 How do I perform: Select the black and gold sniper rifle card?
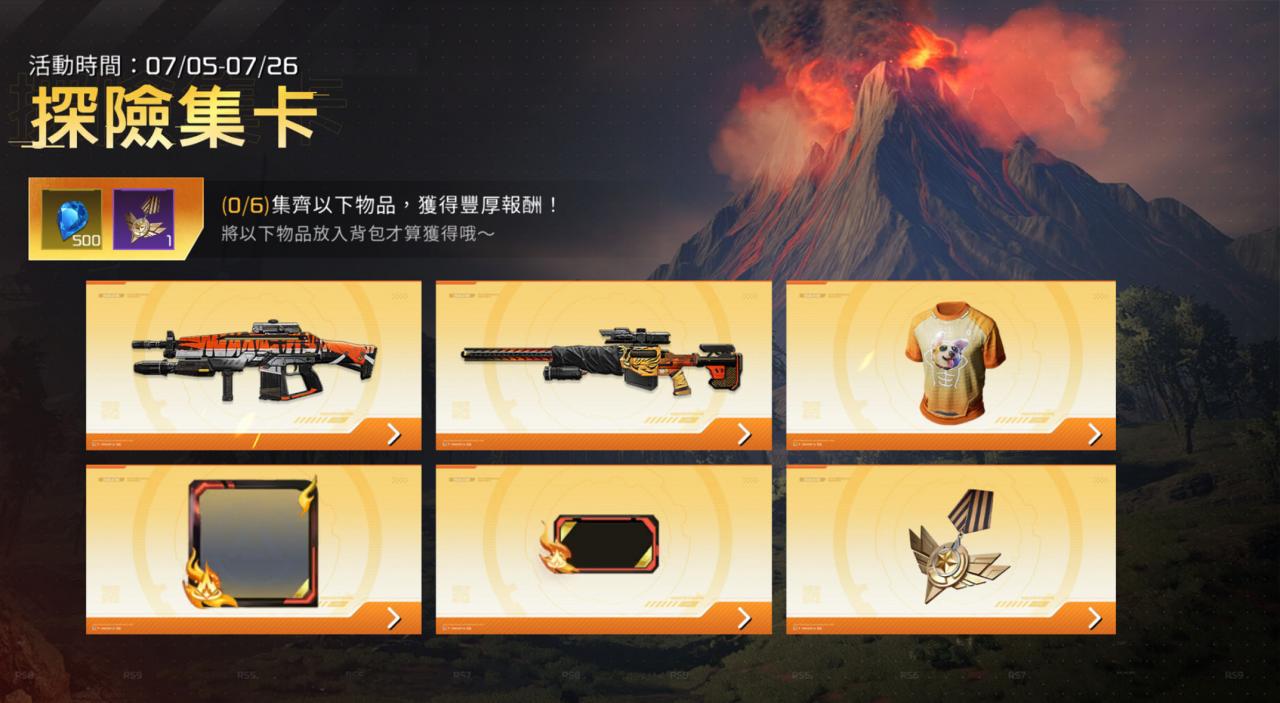tap(603, 365)
